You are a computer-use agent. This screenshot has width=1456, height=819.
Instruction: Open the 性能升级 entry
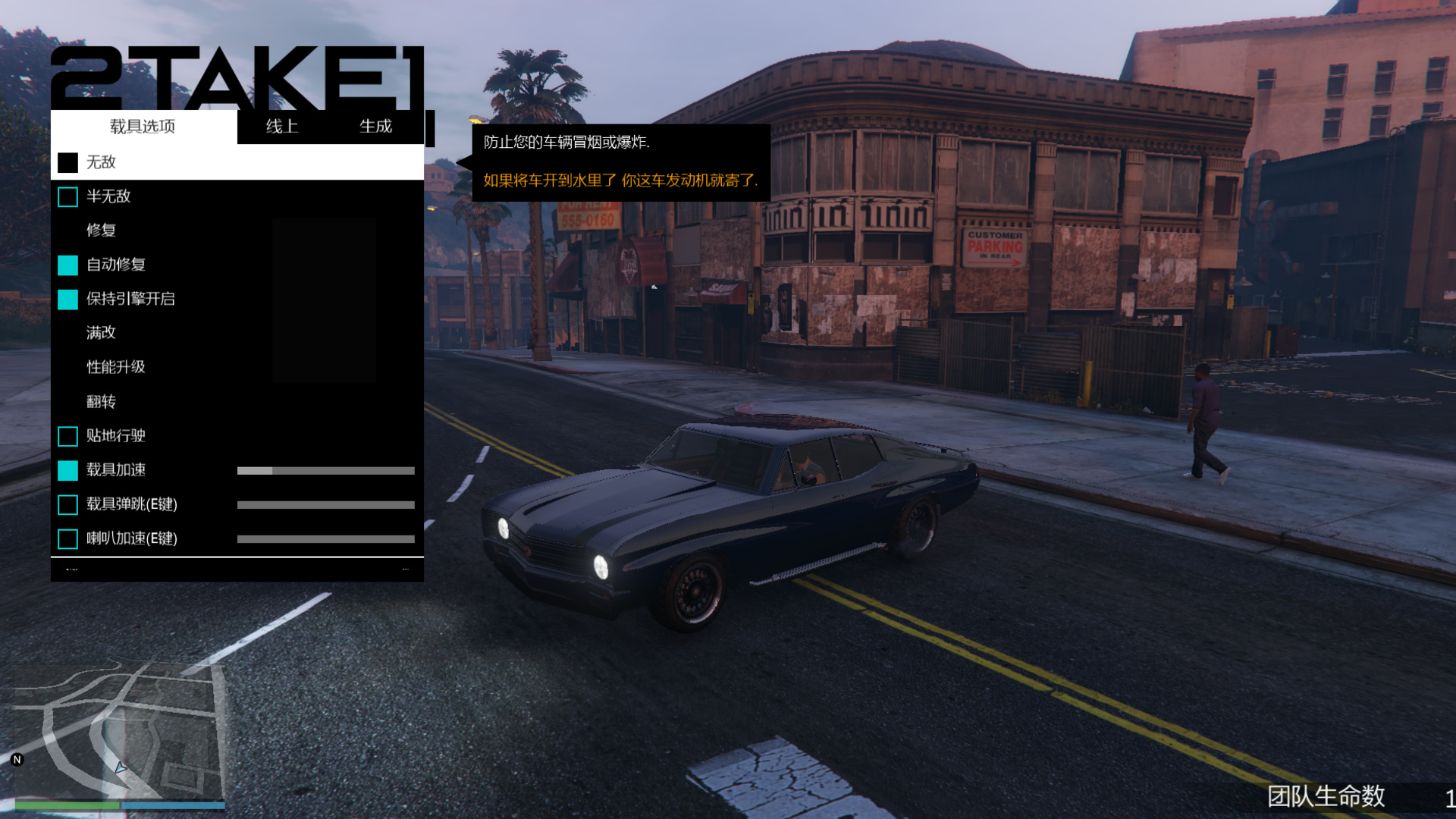115,367
